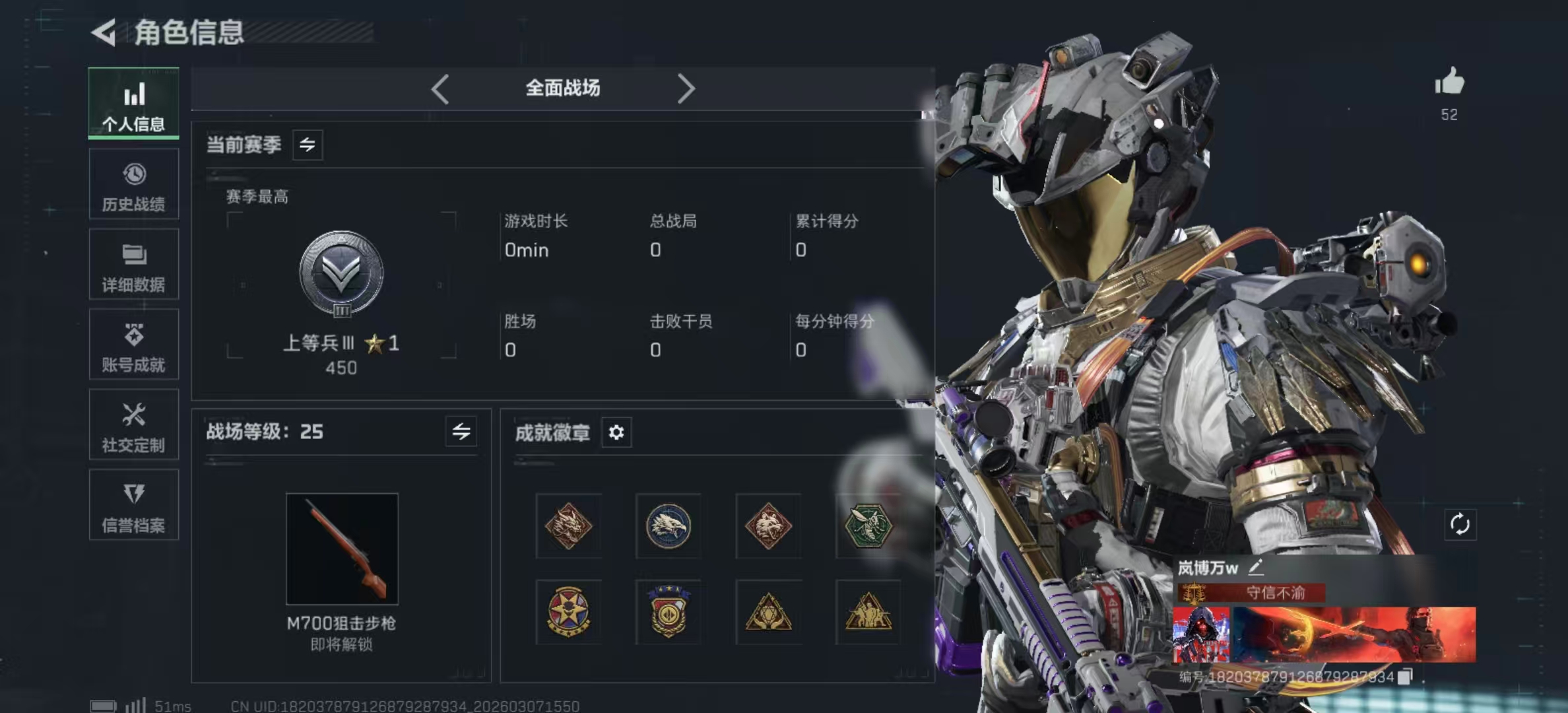Open the 历史战绩 tab
Image resolution: width=1568 pixels, height=713 pixels.
133,184
